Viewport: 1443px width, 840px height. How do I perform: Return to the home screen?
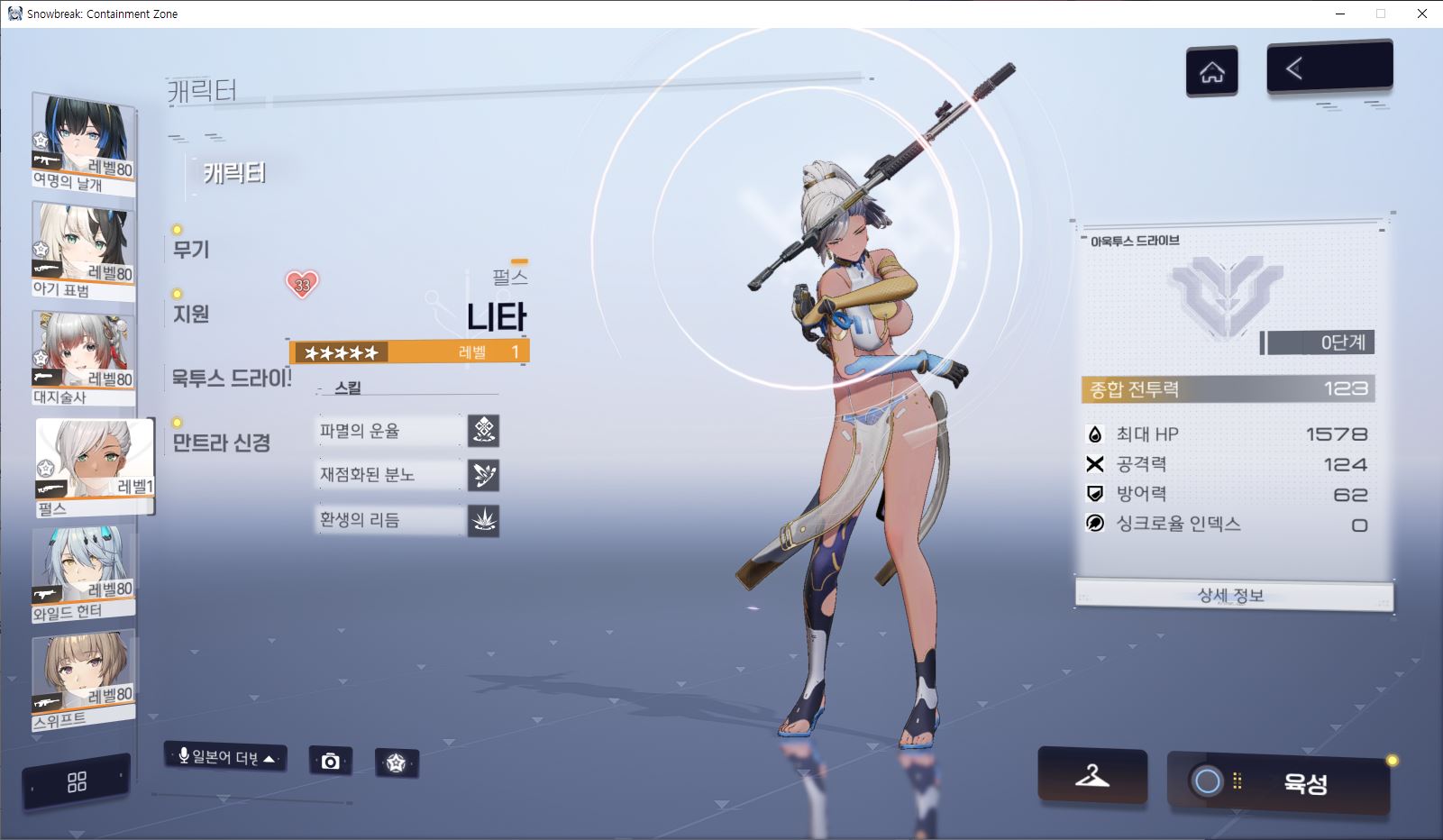pyautogui.click(x=1211, y=71)
